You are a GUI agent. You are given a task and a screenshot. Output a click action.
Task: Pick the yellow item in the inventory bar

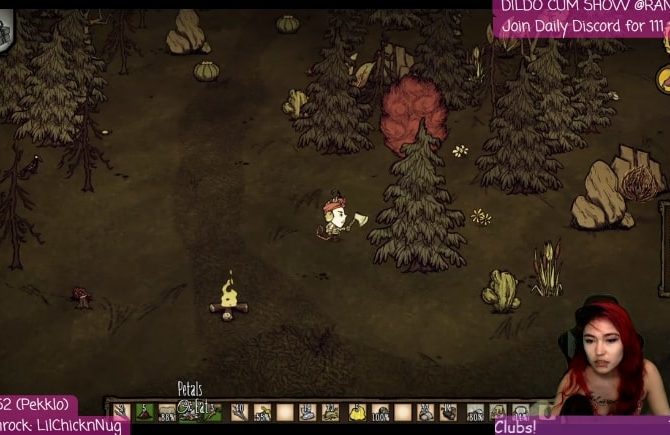click(x=357, y=411)
